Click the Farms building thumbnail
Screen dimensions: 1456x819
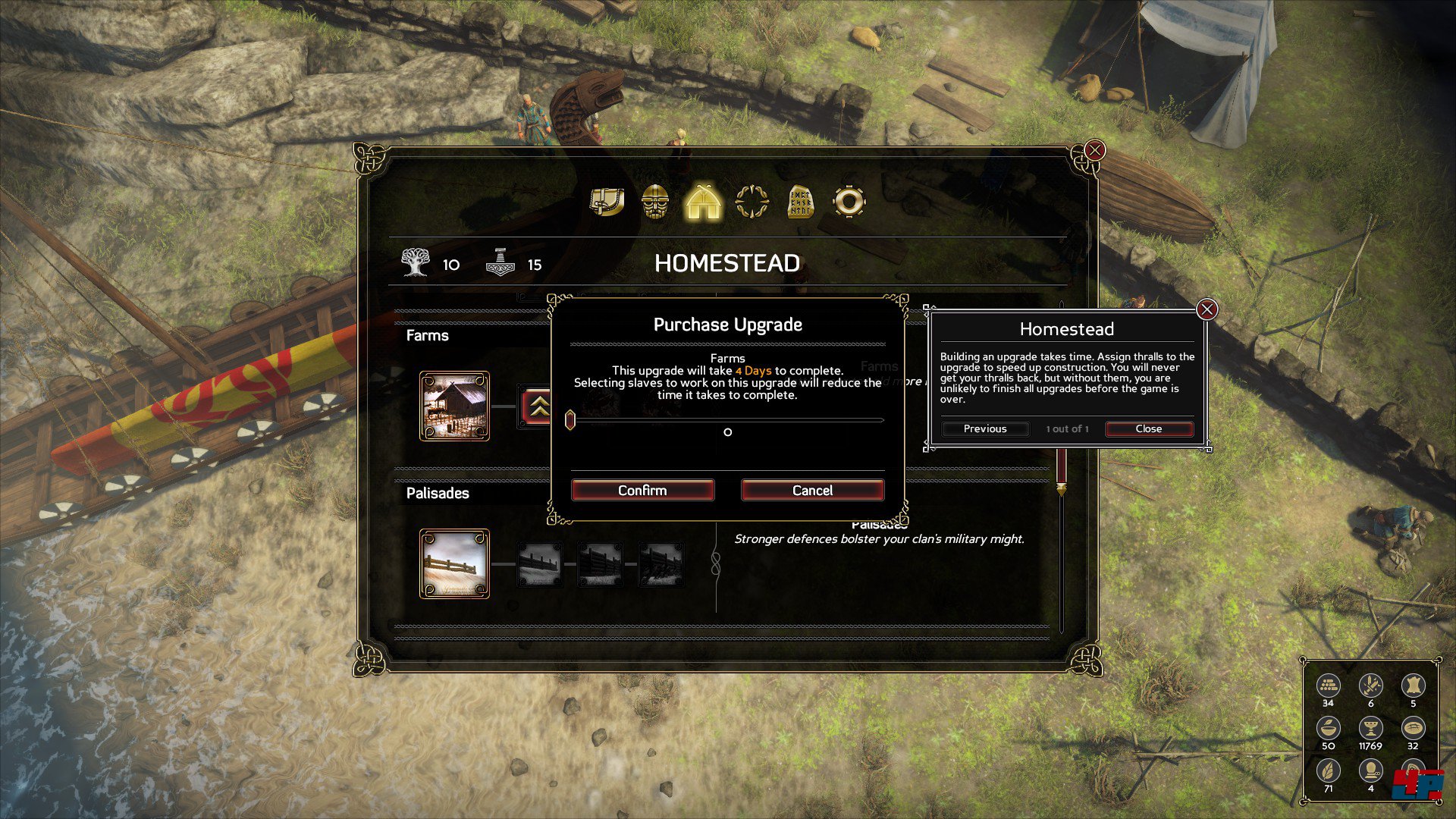pyautogui.click(x=456, y=406)
